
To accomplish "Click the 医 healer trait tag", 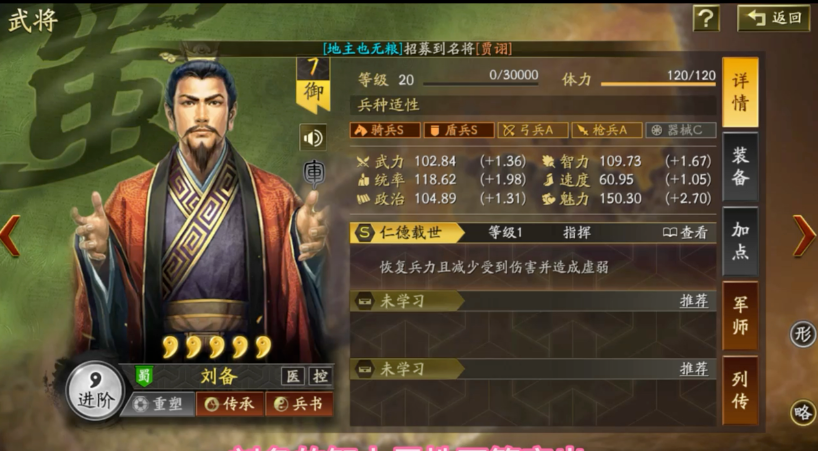I will tap(292, 377).
